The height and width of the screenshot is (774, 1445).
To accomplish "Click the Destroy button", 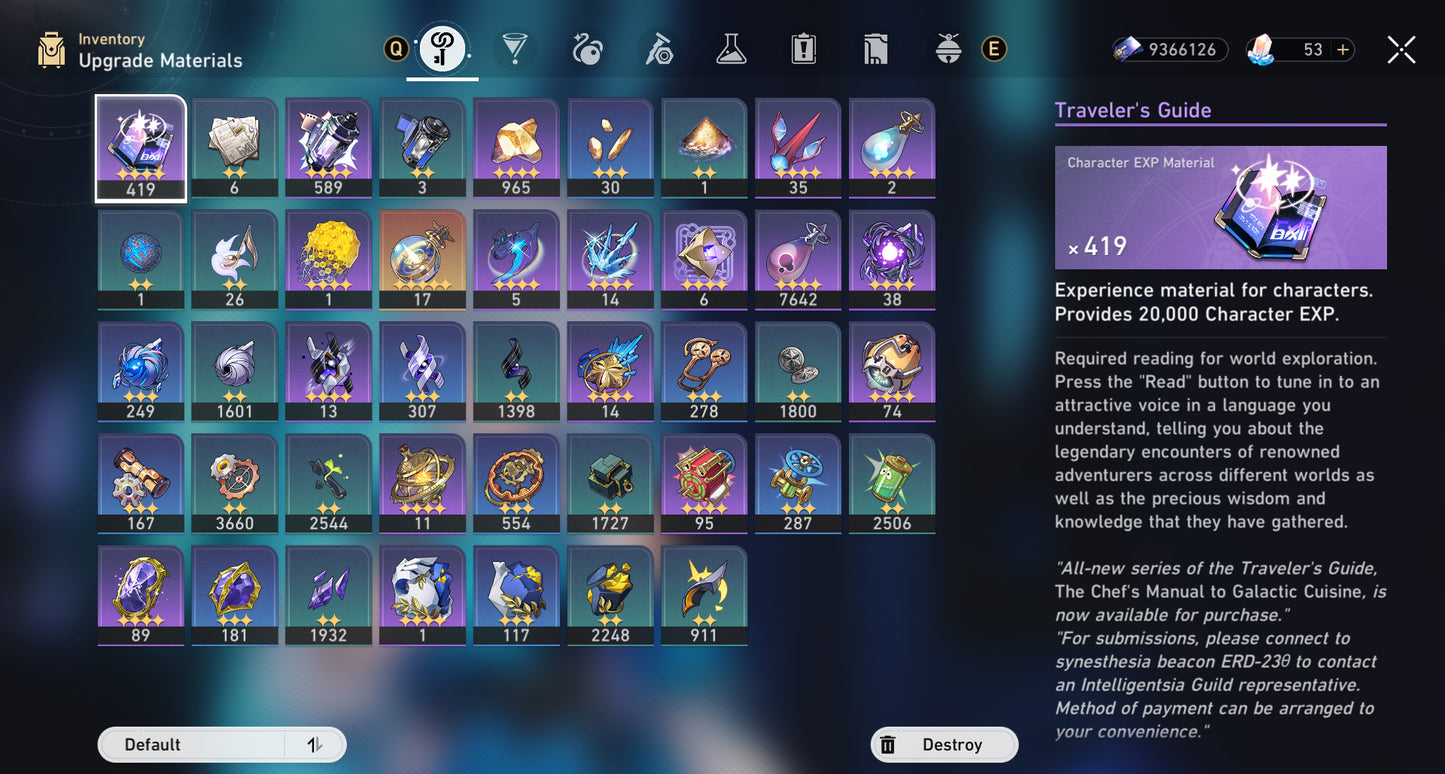I will (x=943, y=745).
